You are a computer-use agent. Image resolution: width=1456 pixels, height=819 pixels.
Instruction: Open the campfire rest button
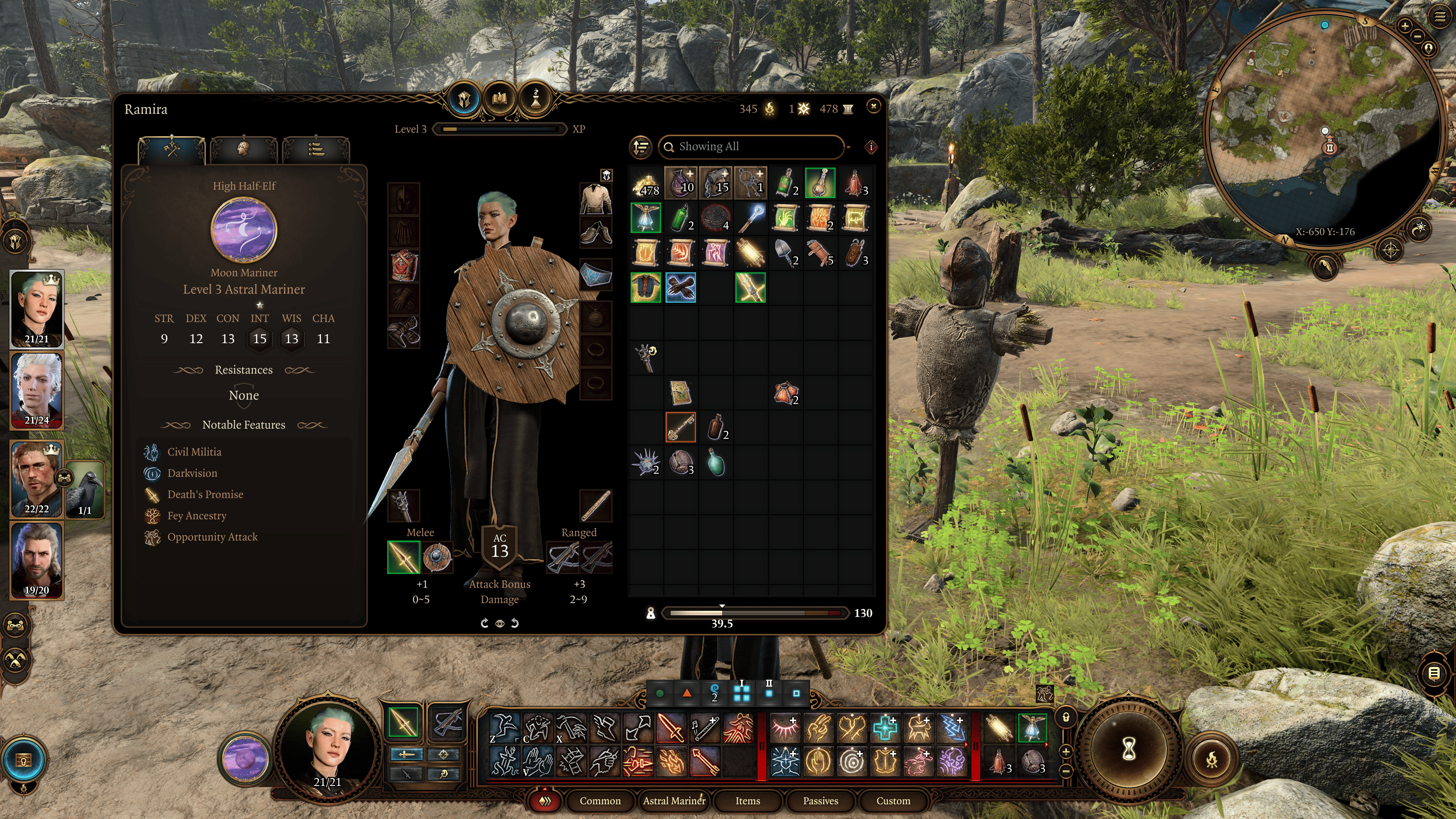pos(1212,759)
